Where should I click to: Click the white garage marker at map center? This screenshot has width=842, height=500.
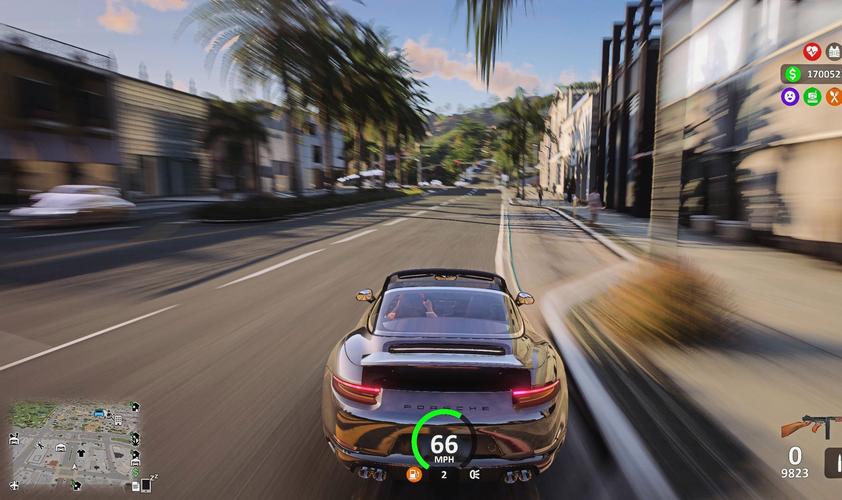[x=61, y=448]
